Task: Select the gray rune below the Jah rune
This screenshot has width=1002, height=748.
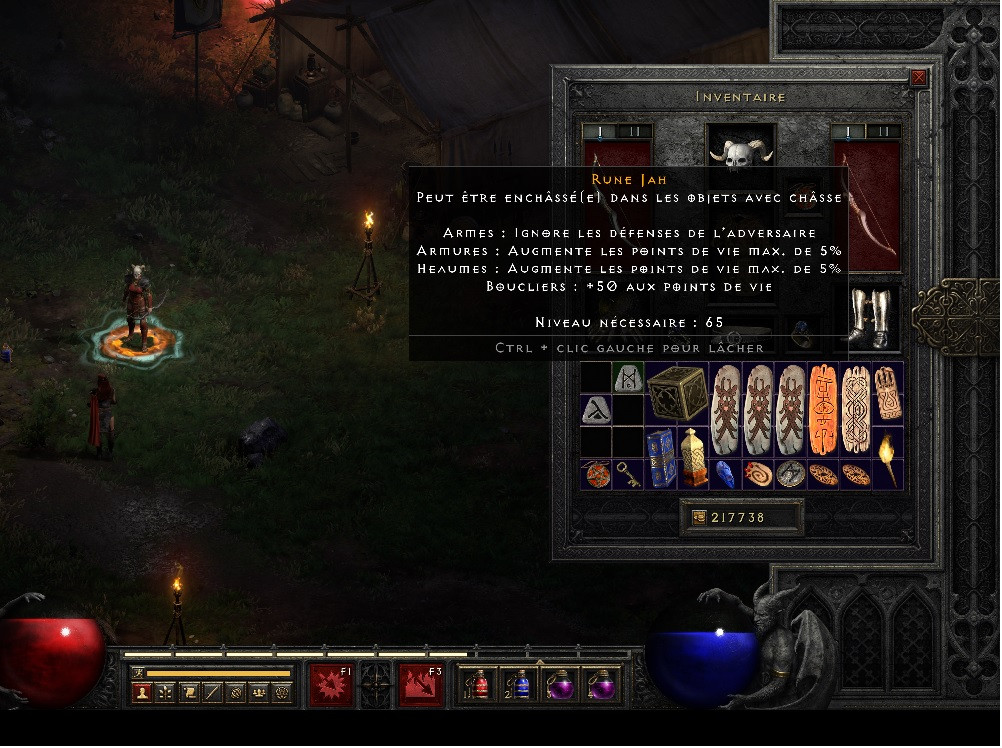Action: click(596, 409)
